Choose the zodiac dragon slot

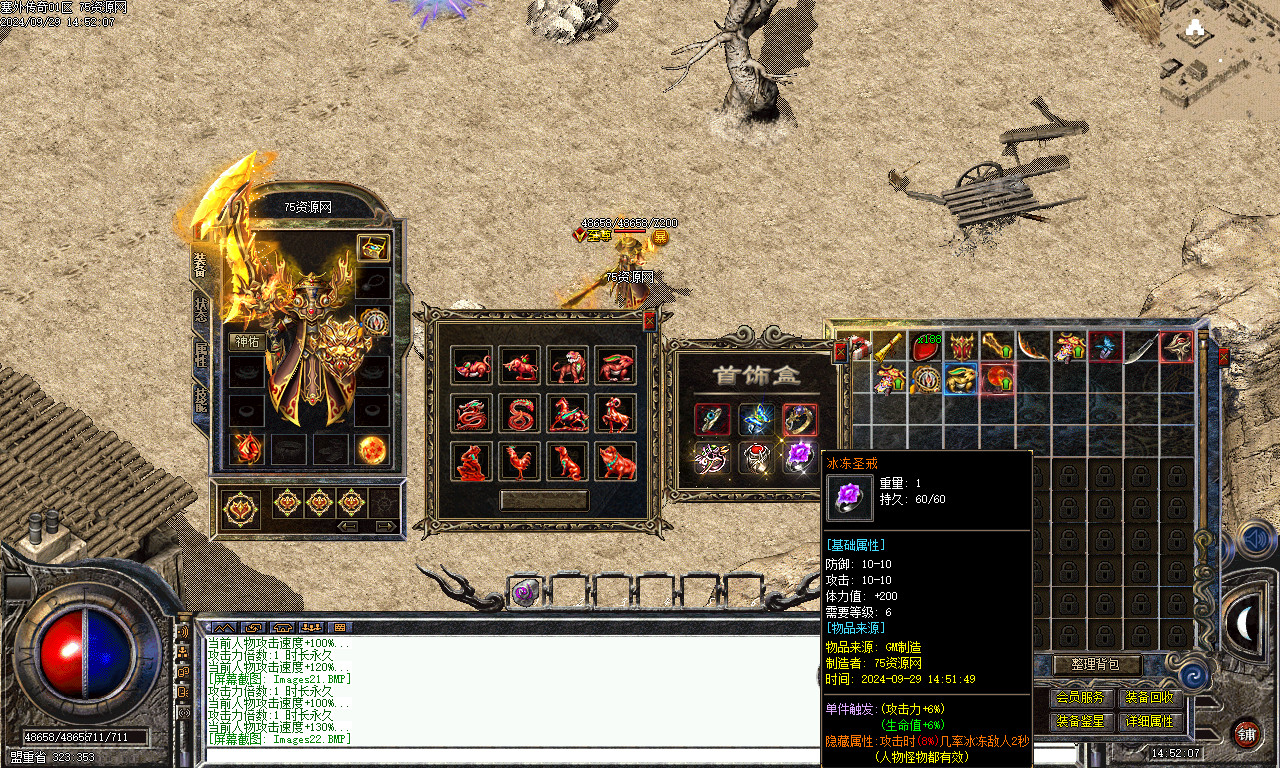(472, 413)
